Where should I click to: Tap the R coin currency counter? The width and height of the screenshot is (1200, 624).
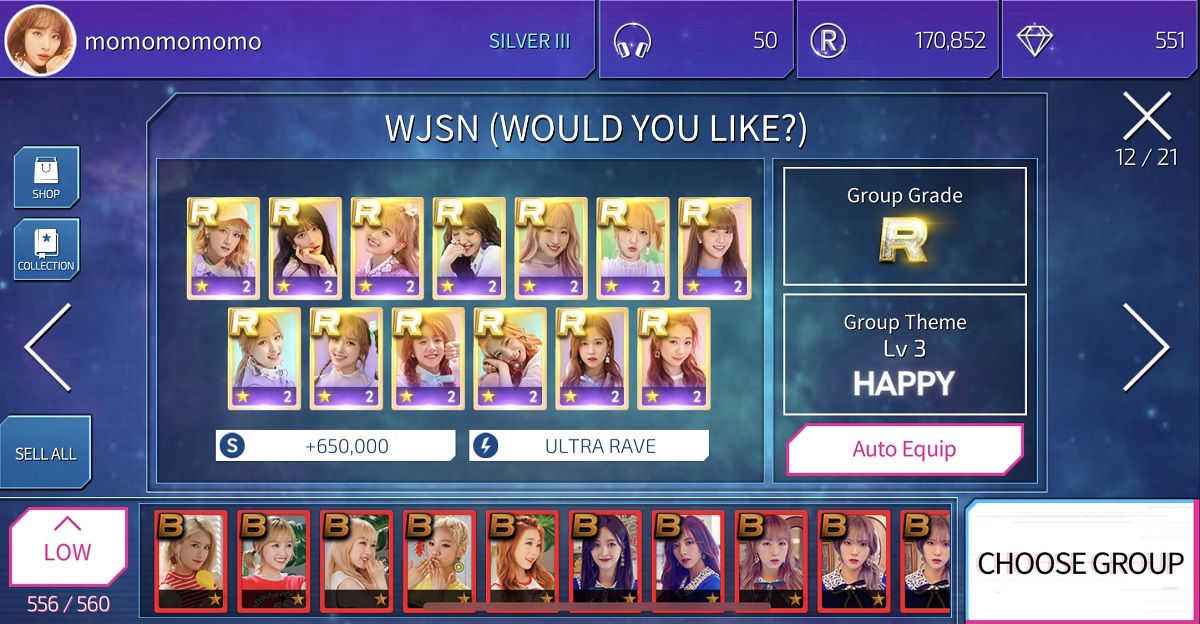pos(896,41)
